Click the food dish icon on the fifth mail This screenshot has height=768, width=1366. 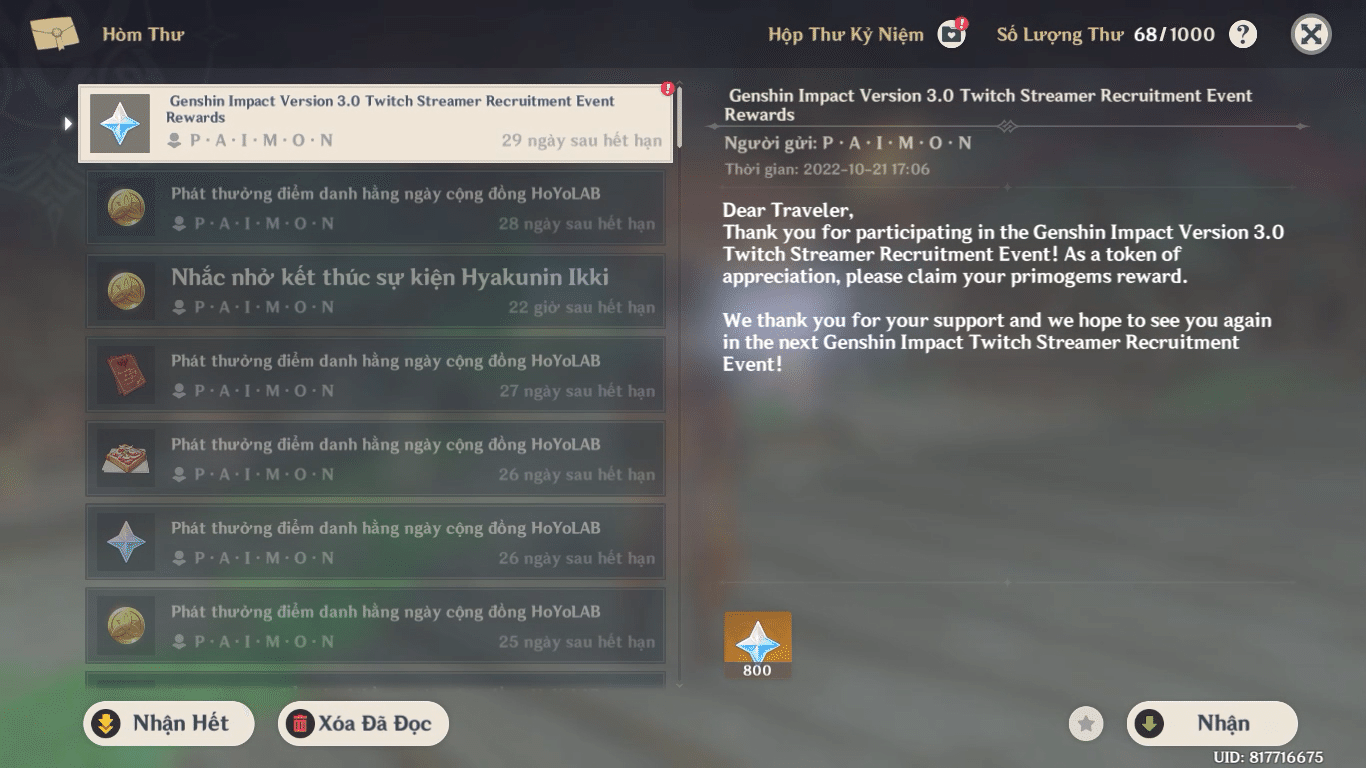tap(125, 457)
